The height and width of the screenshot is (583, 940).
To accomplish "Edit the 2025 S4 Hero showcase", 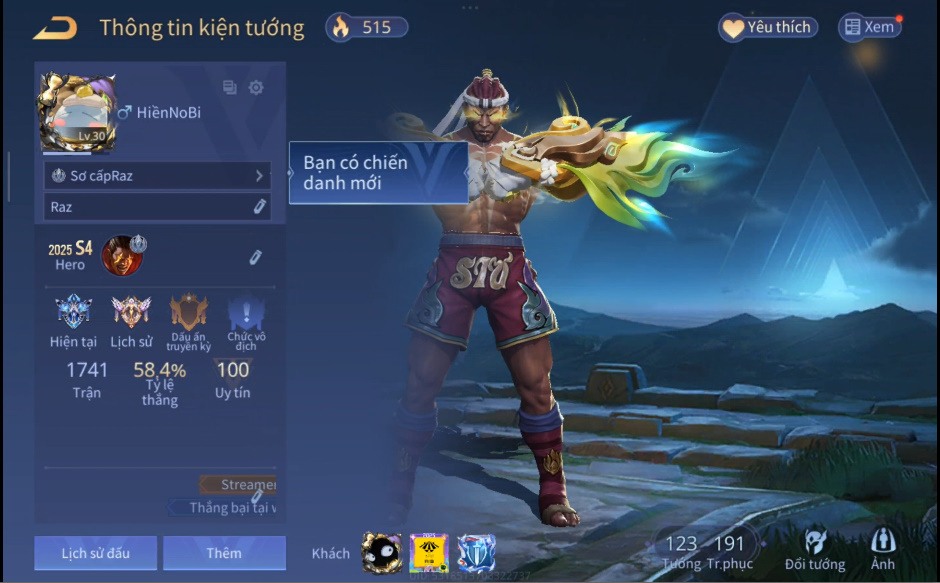I will click(x=256, y=258).
